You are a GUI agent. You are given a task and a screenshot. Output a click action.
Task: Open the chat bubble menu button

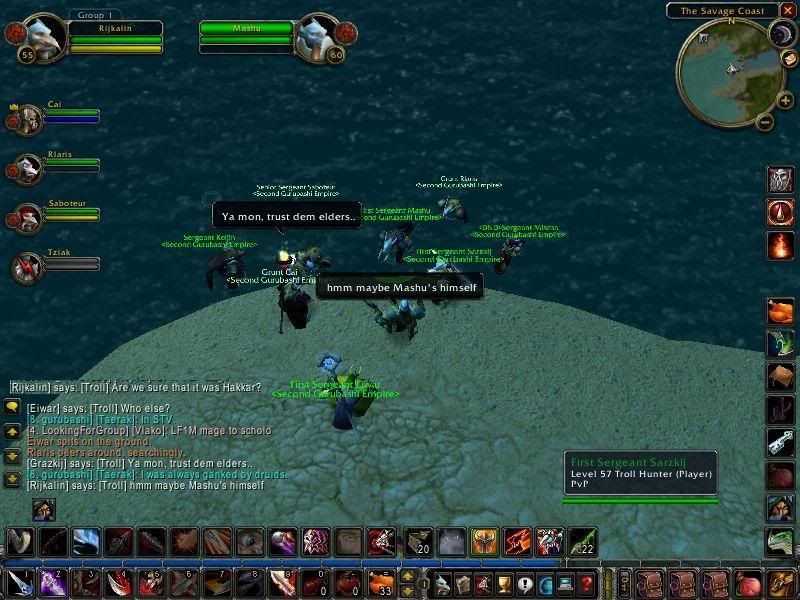point(12,407)
